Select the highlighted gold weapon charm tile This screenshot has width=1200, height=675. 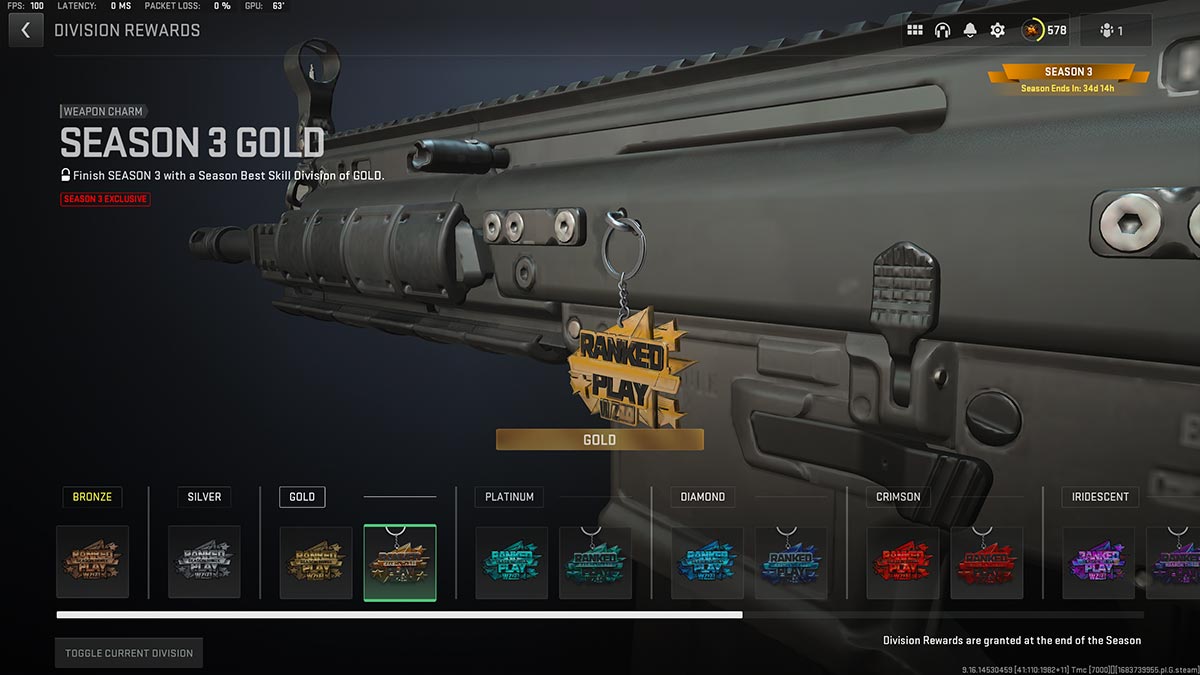point(400,562)
